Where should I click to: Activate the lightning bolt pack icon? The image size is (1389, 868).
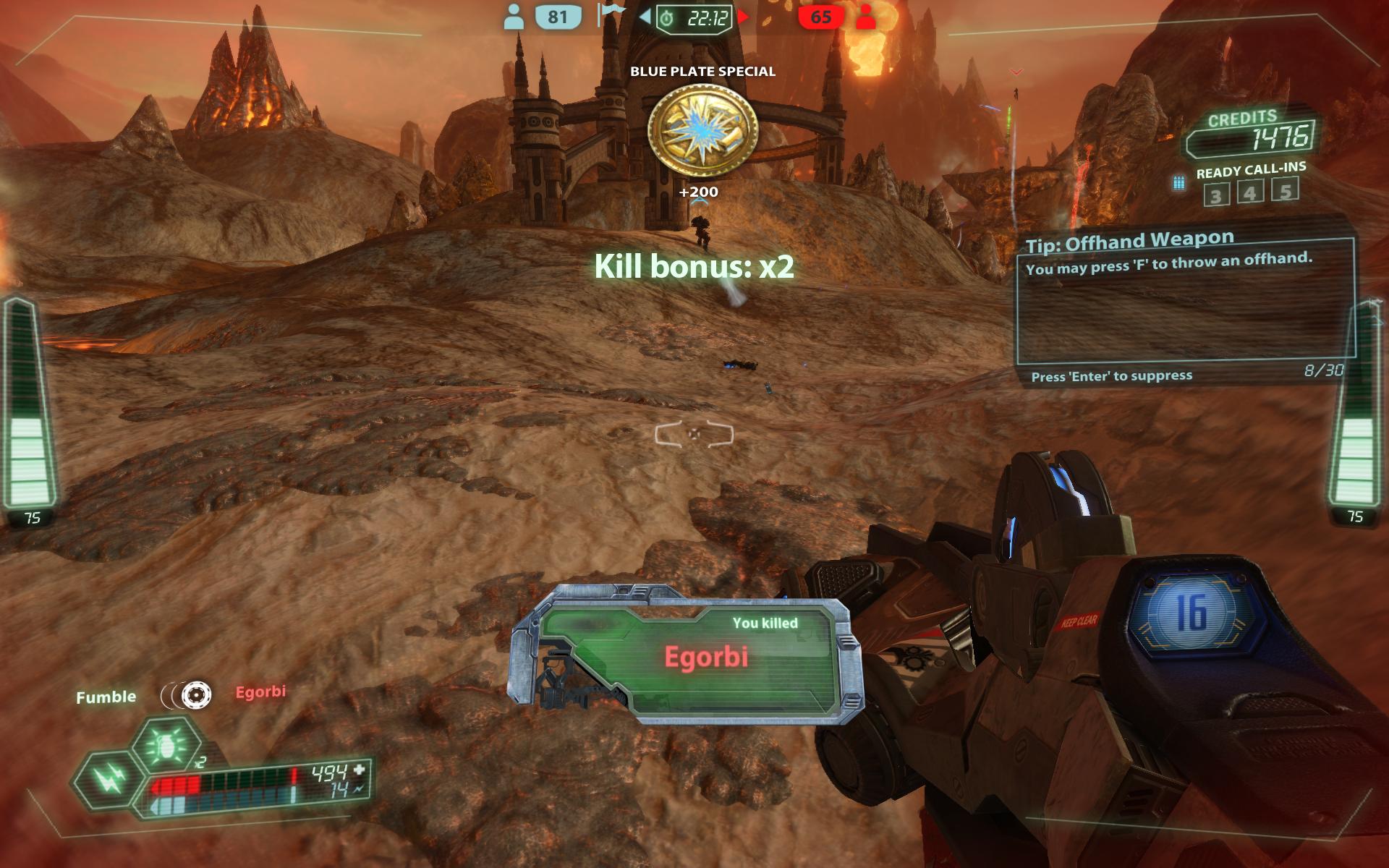109,779
